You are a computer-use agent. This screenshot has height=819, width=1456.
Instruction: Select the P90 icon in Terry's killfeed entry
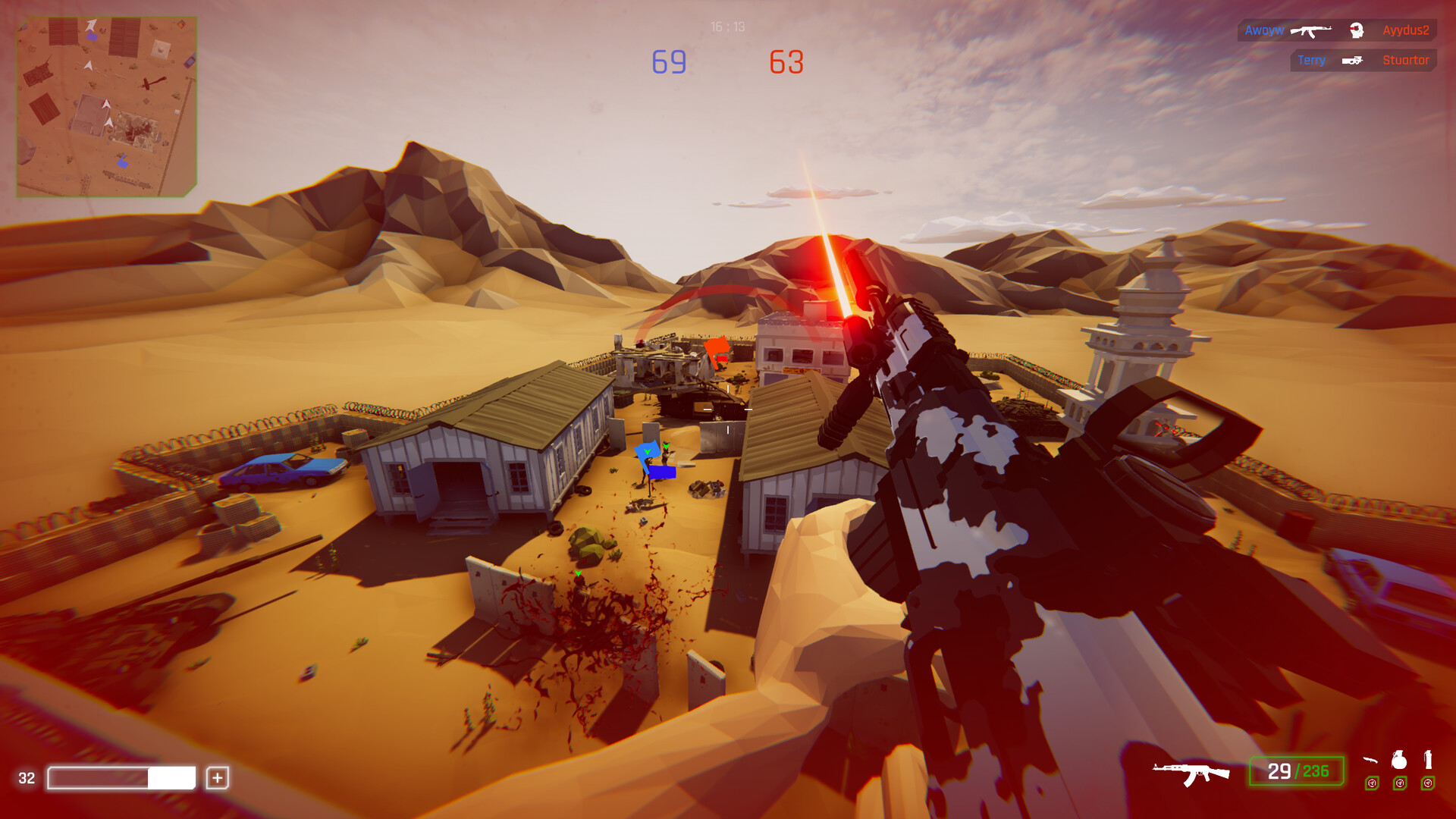pyautogui.click(x=1352, y=61)
